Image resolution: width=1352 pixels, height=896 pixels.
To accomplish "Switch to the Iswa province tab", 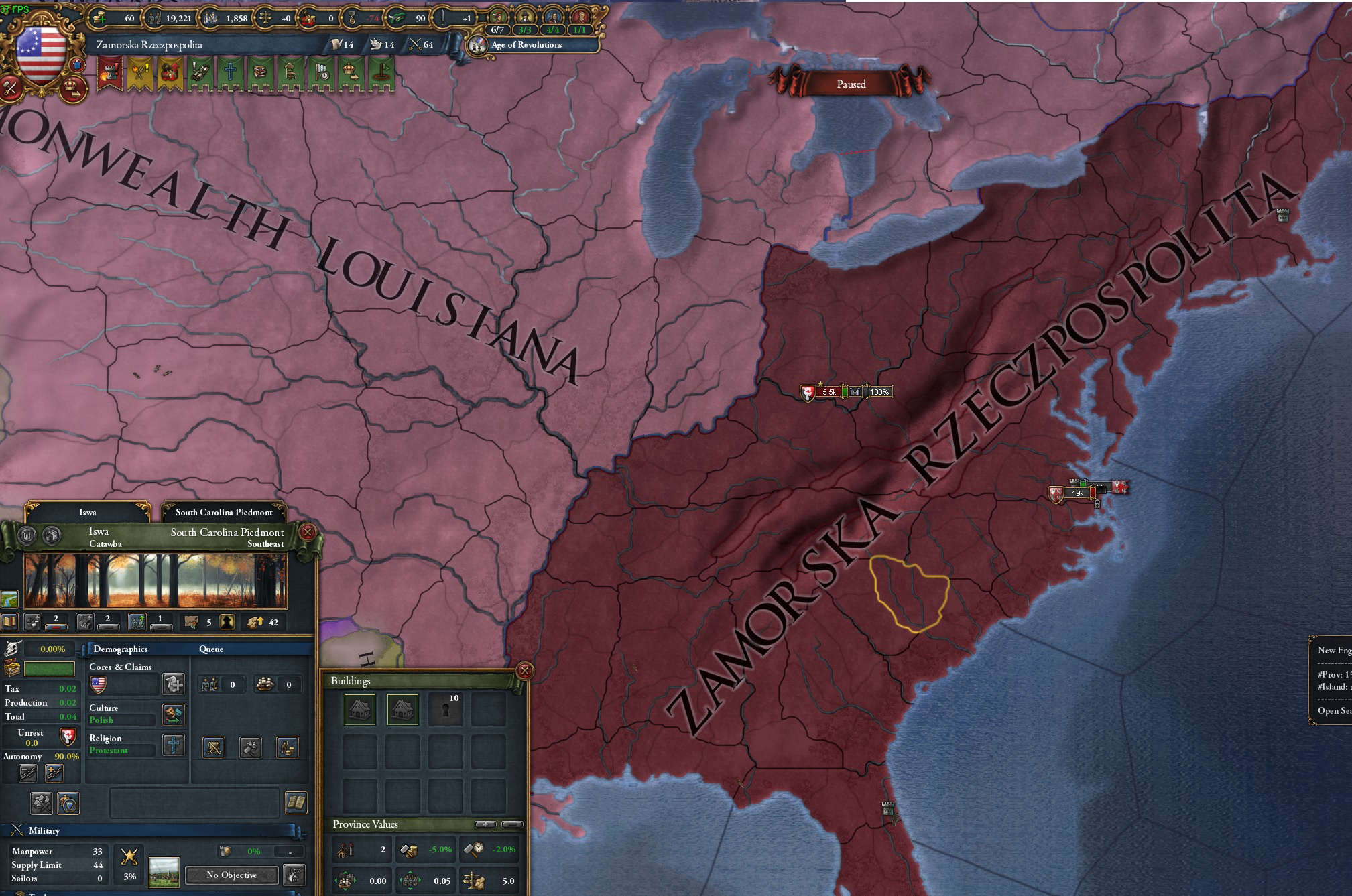I will pyautogui.click(x=87, y=511).
